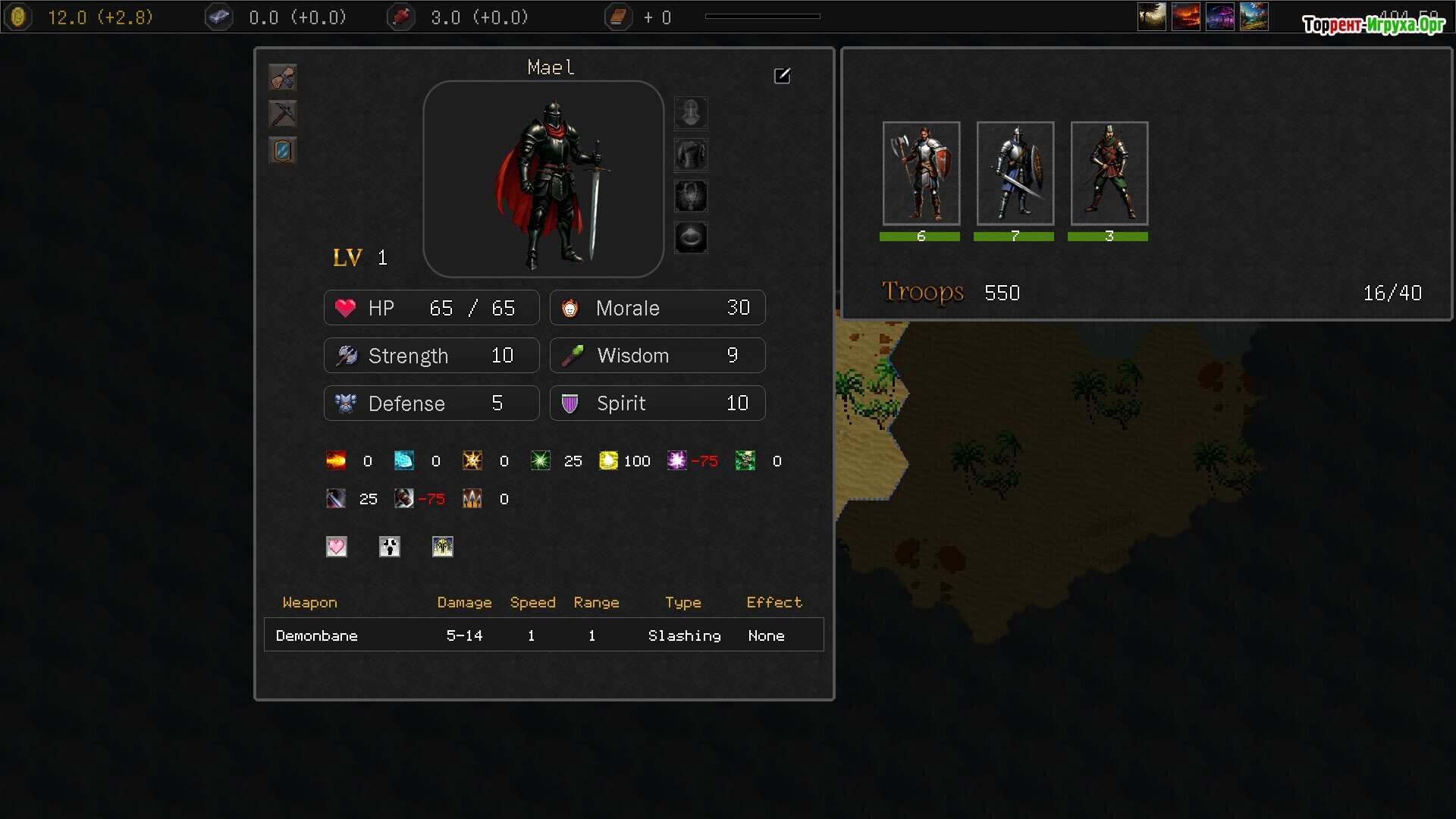Select the pickaxe icon
This screenshot has height=819, width=1456.
coord(283,114)
